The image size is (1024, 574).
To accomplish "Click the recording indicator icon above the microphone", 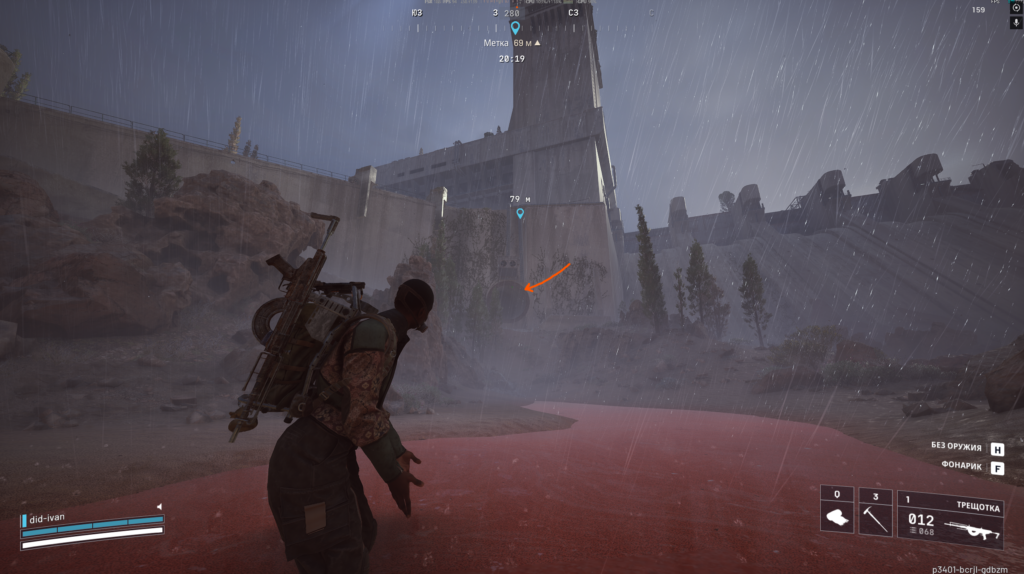I will [1016, 7].
